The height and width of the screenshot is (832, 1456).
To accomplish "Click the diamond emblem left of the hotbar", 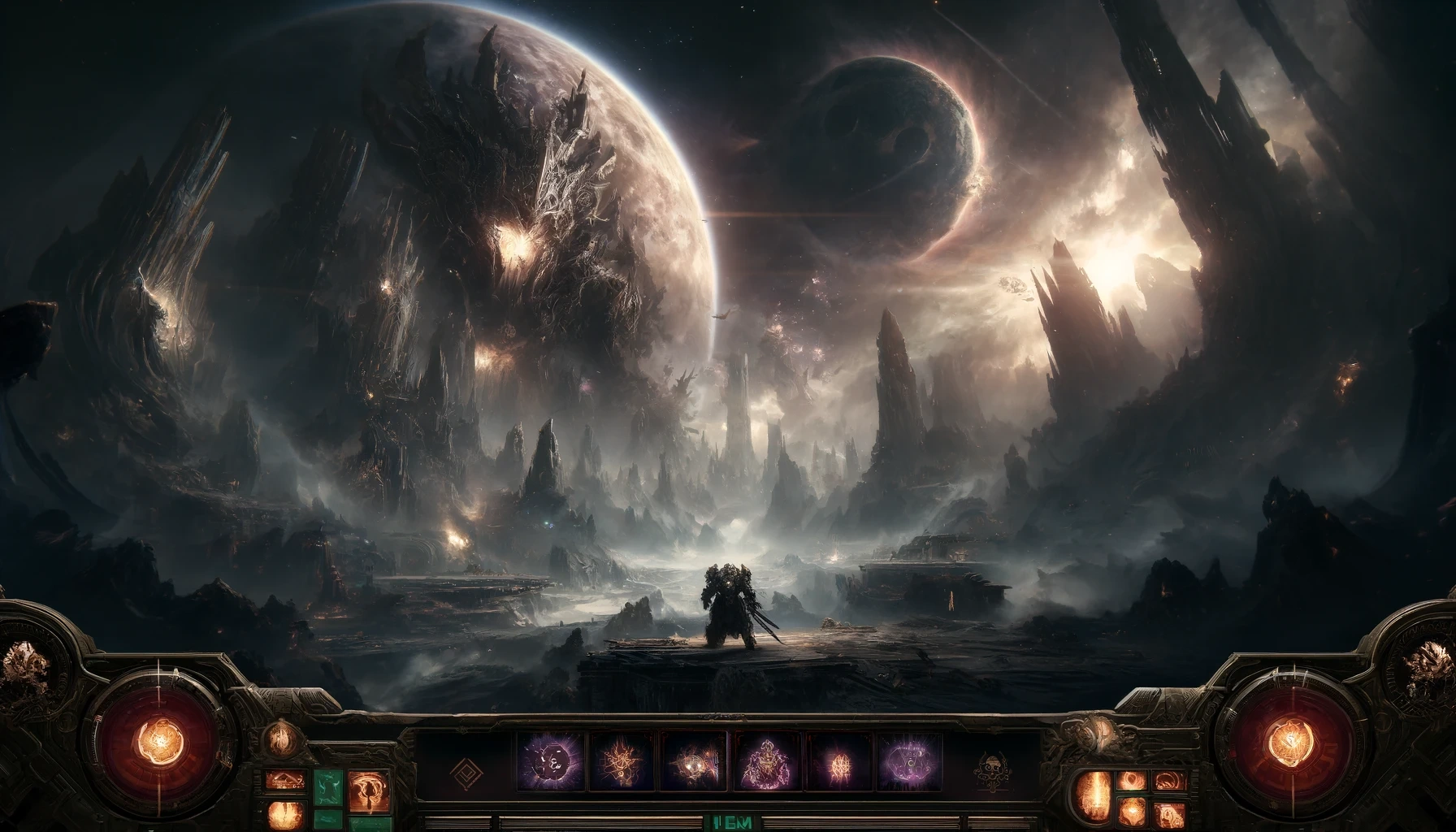I will click(x=469, y=769).
